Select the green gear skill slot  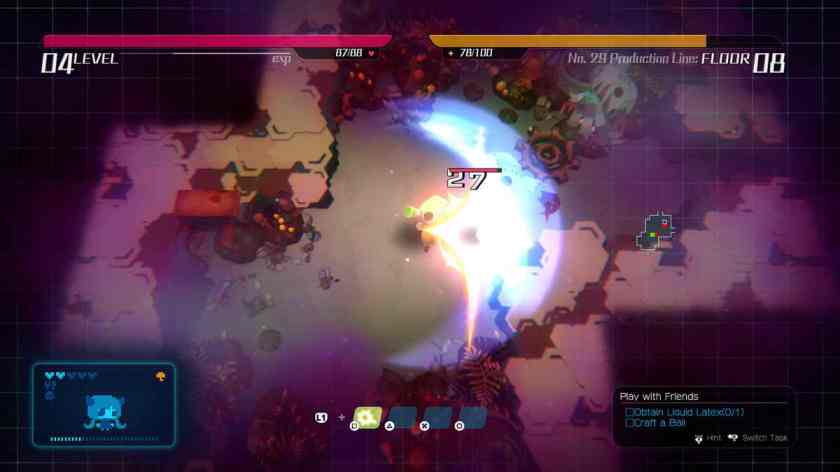coord(368,417)
